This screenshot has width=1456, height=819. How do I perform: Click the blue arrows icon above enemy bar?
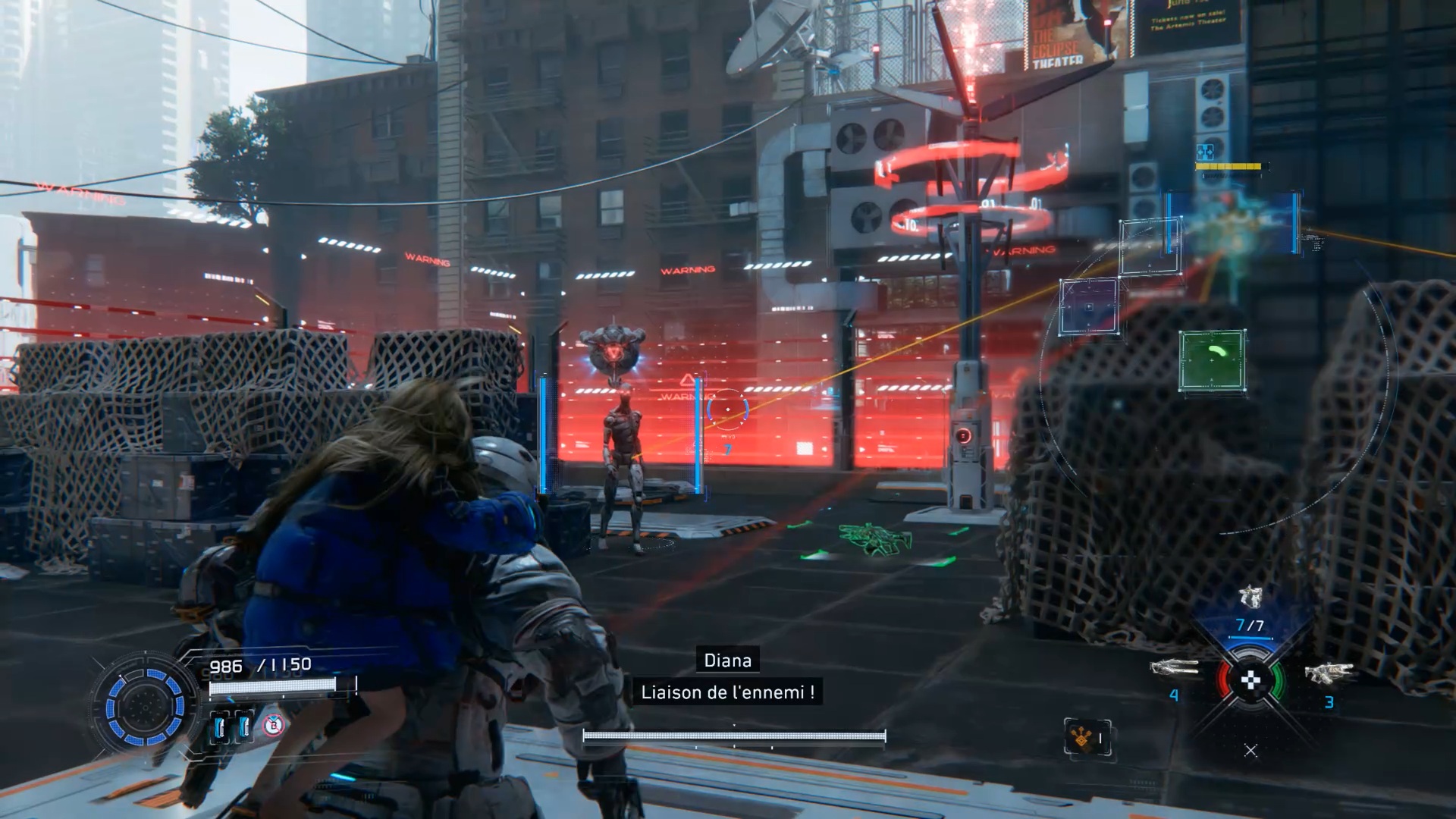(1204, 152)
